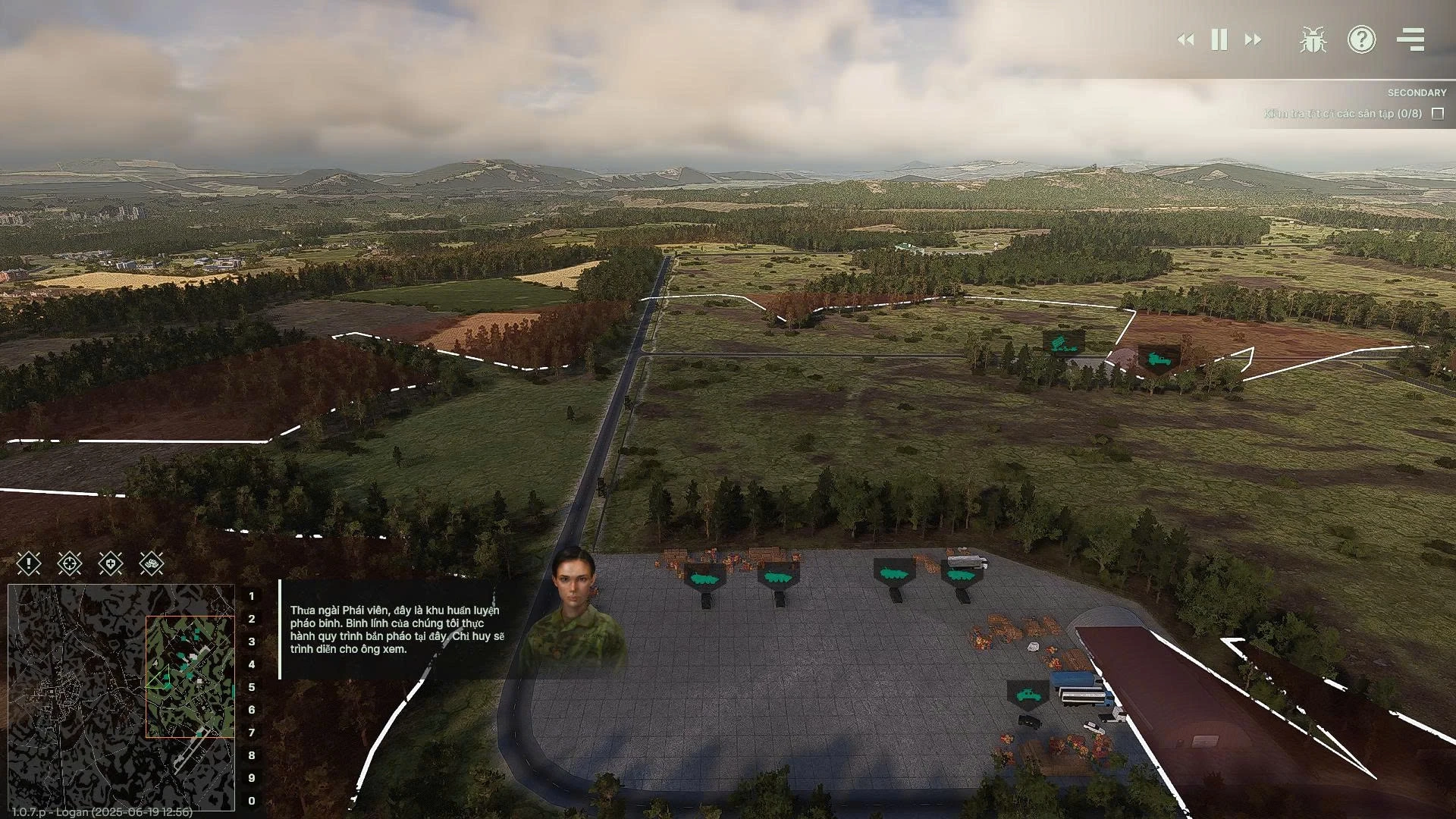Select the exclamation alert diamond icon above the minimap
Screen dimensions: 1456x819
coord(27,563)
